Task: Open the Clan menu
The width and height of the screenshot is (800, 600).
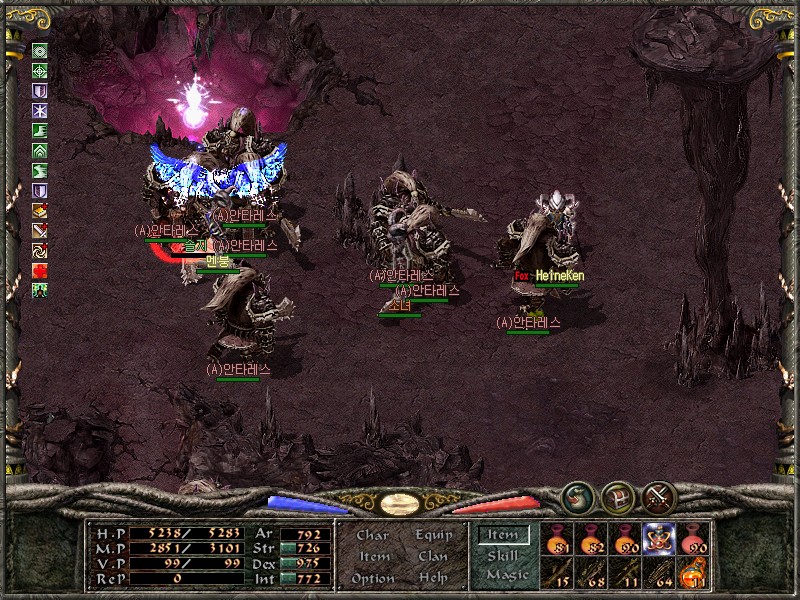Action: pos(433,556)
